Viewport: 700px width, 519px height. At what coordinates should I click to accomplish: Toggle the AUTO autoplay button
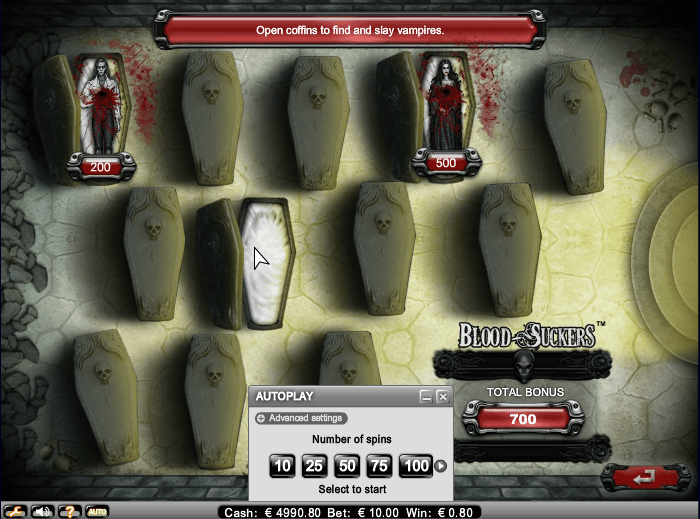point(97,511)
